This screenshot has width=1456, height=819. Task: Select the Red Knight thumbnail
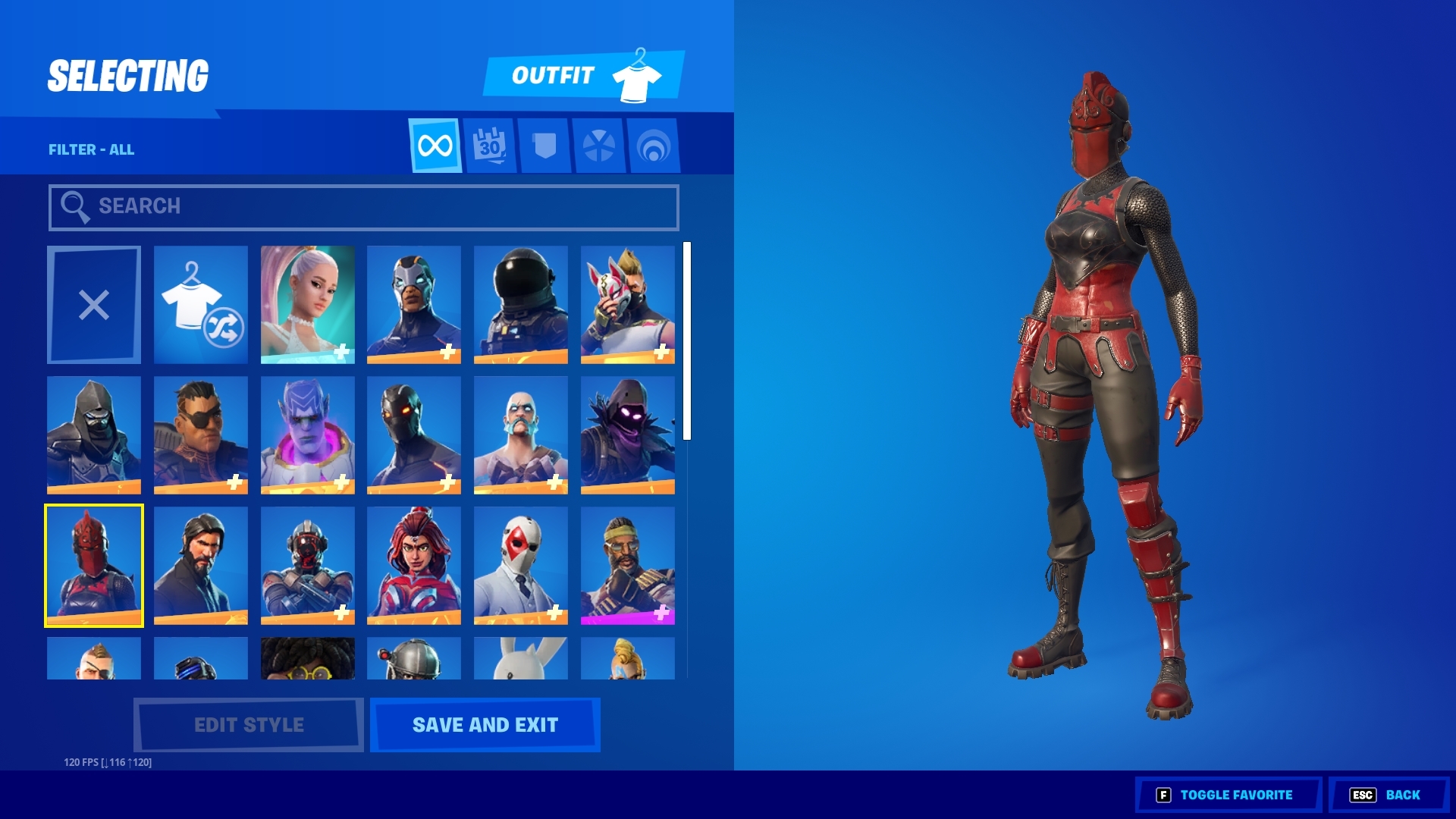[93, 564]
